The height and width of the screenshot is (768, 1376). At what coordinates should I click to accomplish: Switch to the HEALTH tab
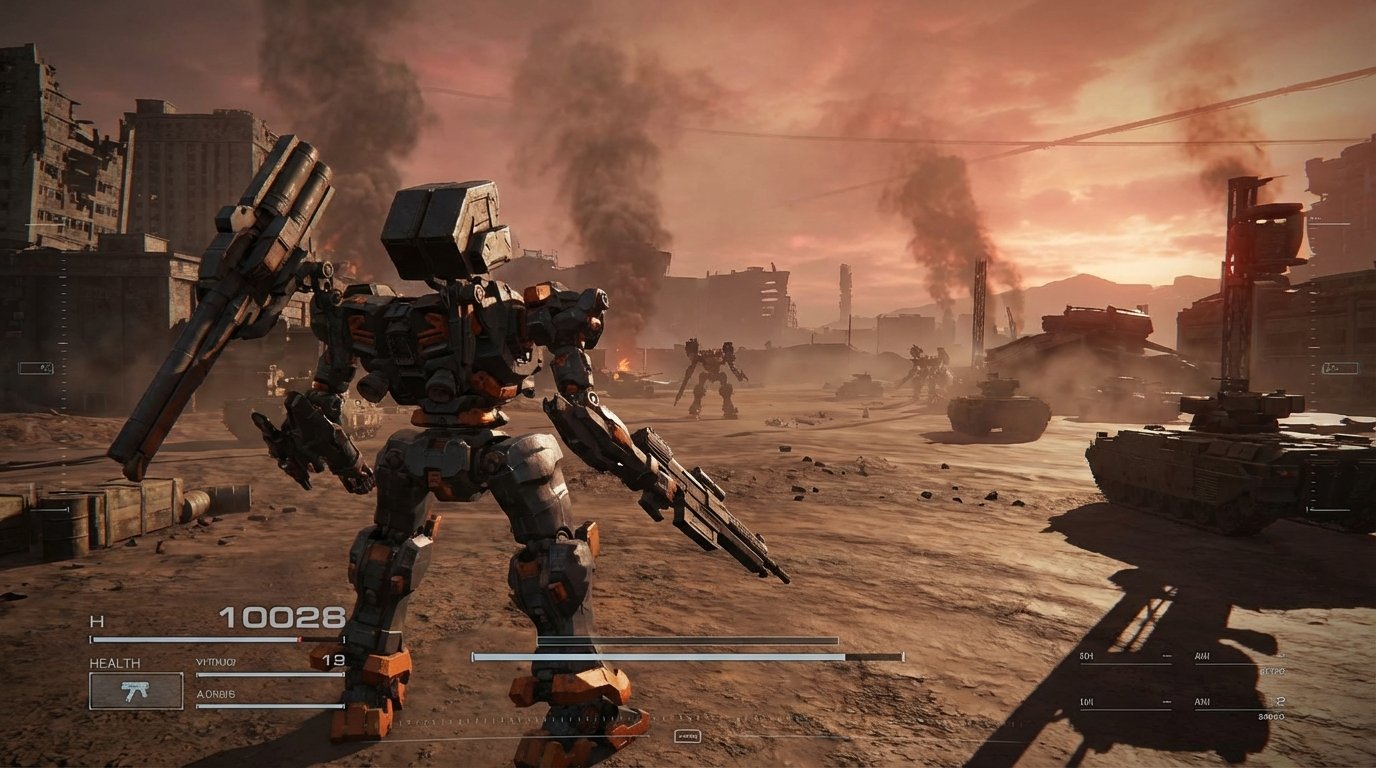tap(114, 662)
